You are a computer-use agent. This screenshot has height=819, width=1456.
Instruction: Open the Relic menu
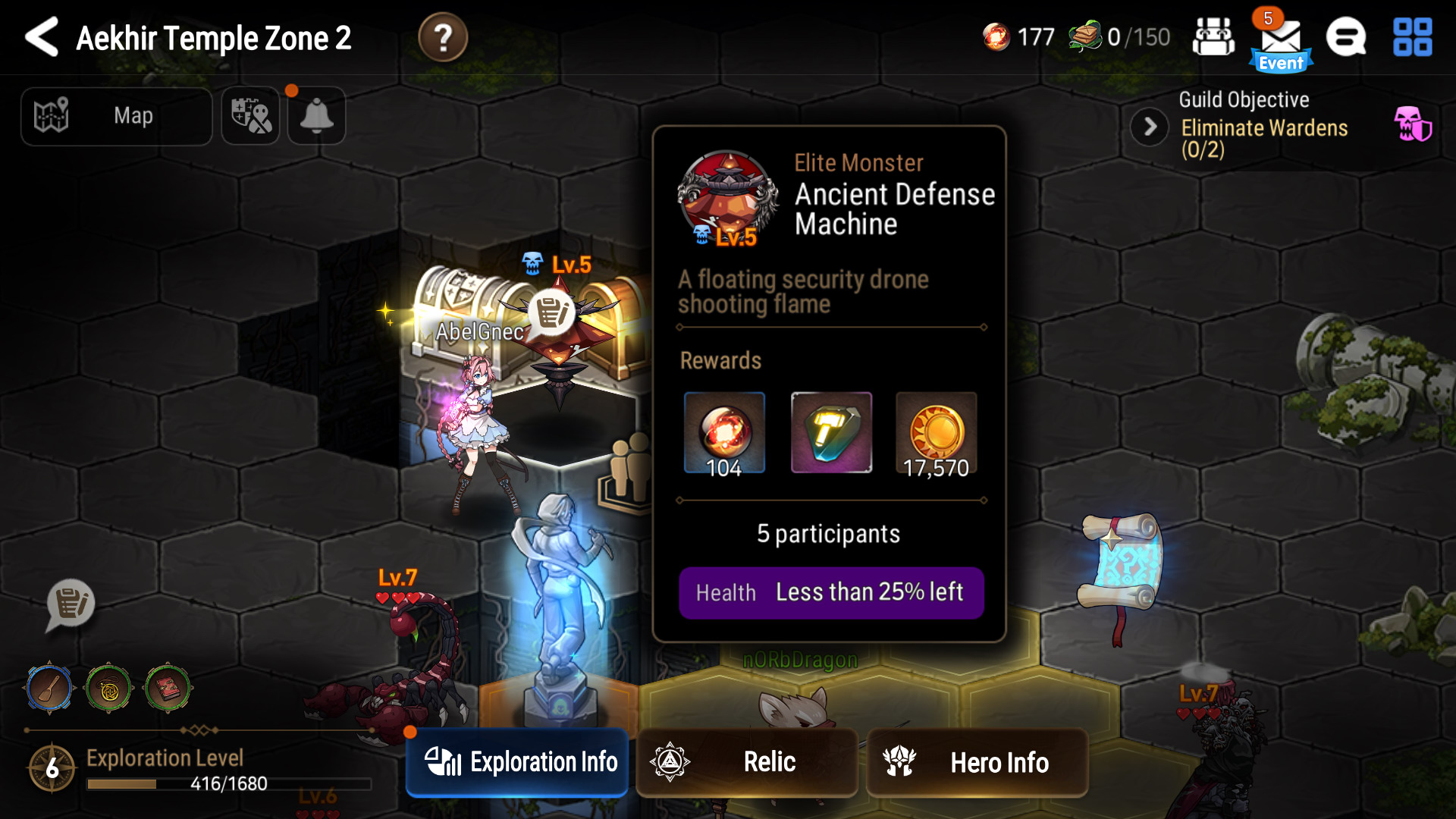[747, 762]
